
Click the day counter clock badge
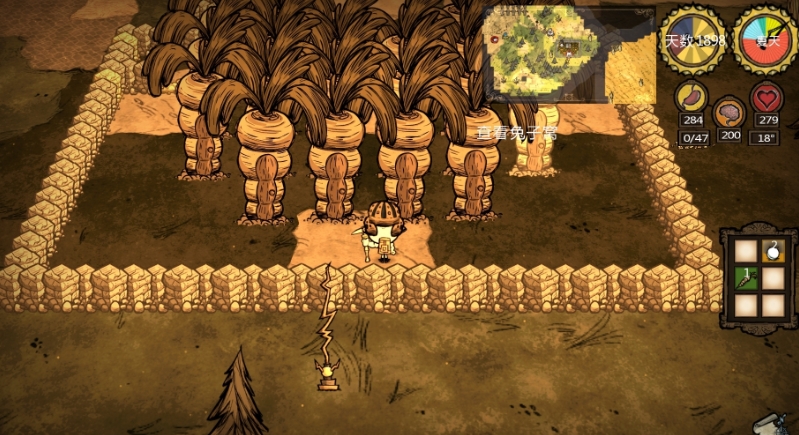pos(695,39)
